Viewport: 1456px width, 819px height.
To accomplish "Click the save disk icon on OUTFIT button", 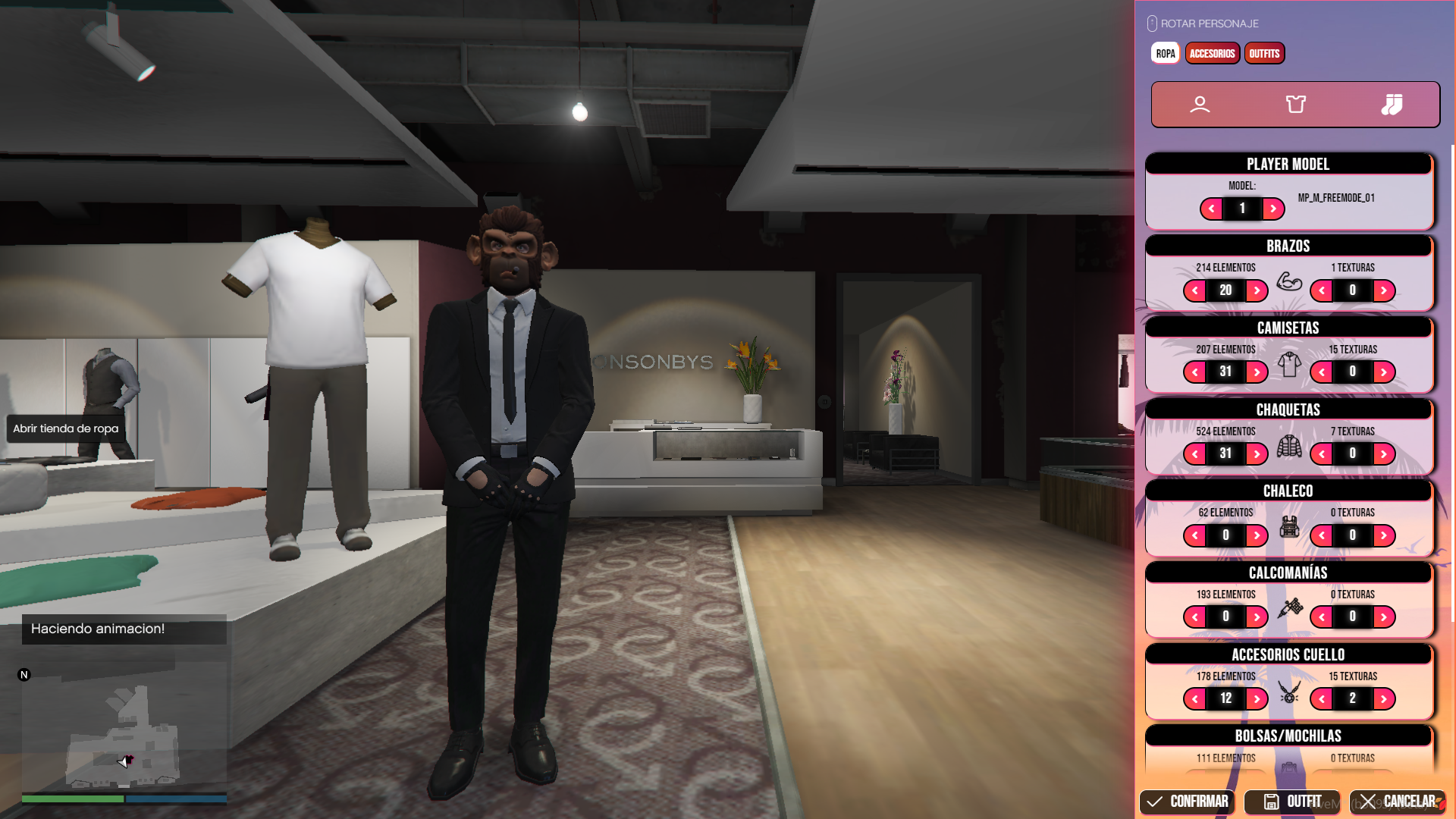I will (1272, 802).
